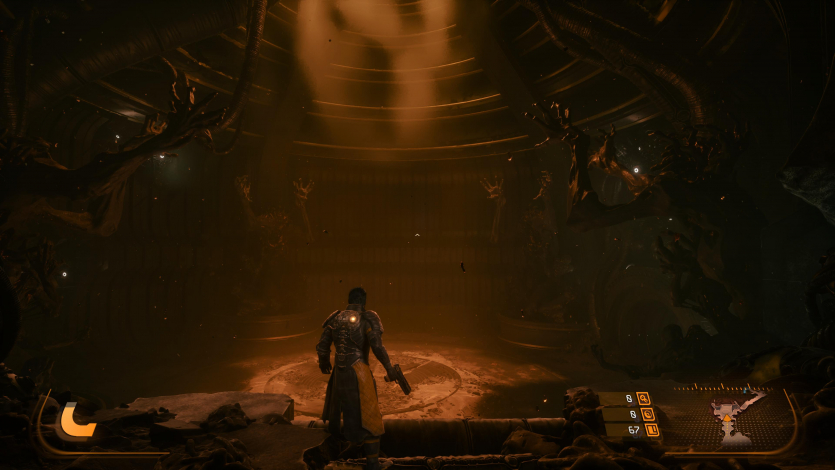The width and height of the screenshot is (835, 470).
Task: Select the ammo magazine icon beside 67
Action: point(651,430)
